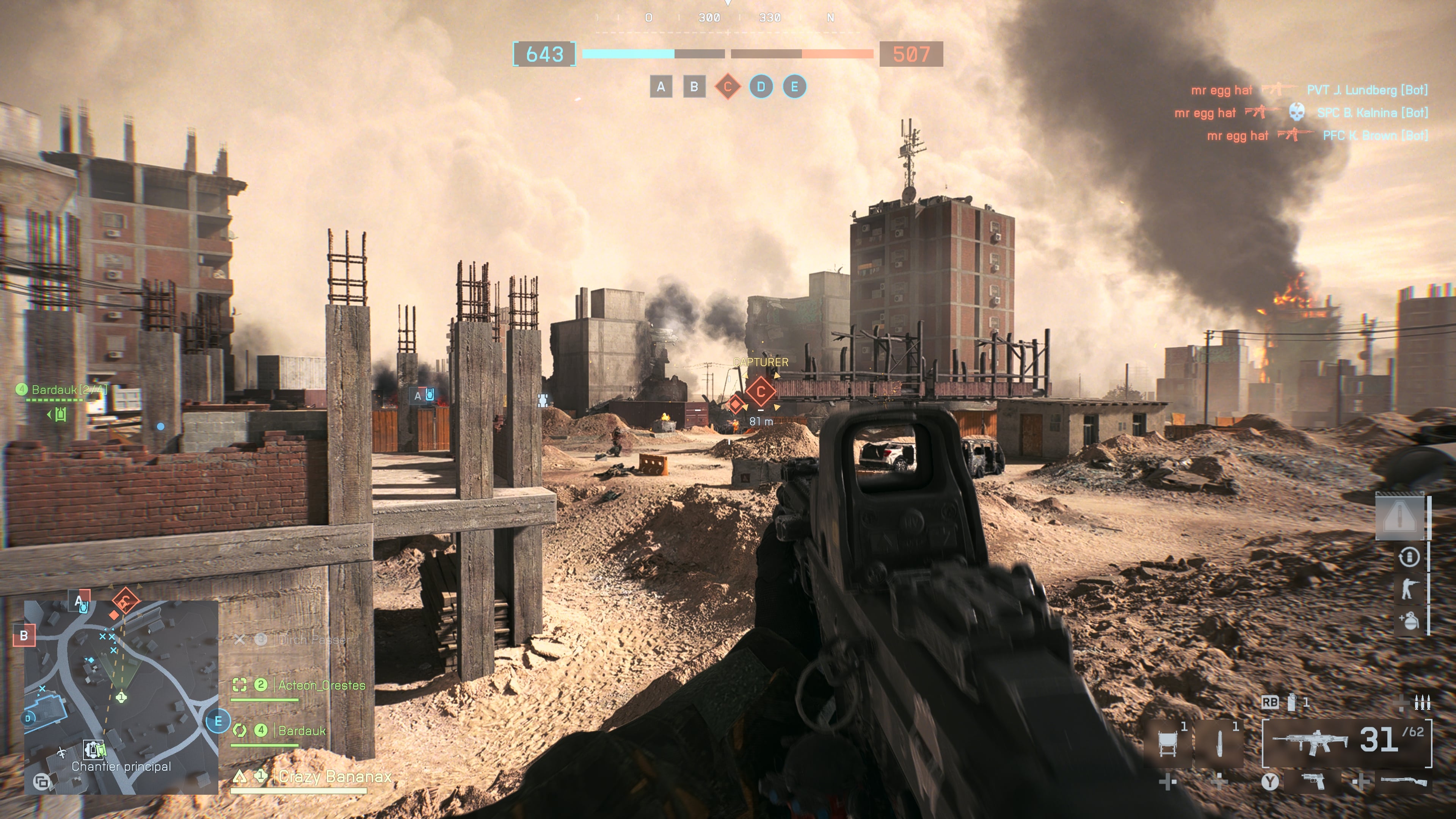Select the blue E flag on the minimap edge
1456x819 pixels.
[x=218, y=721]
